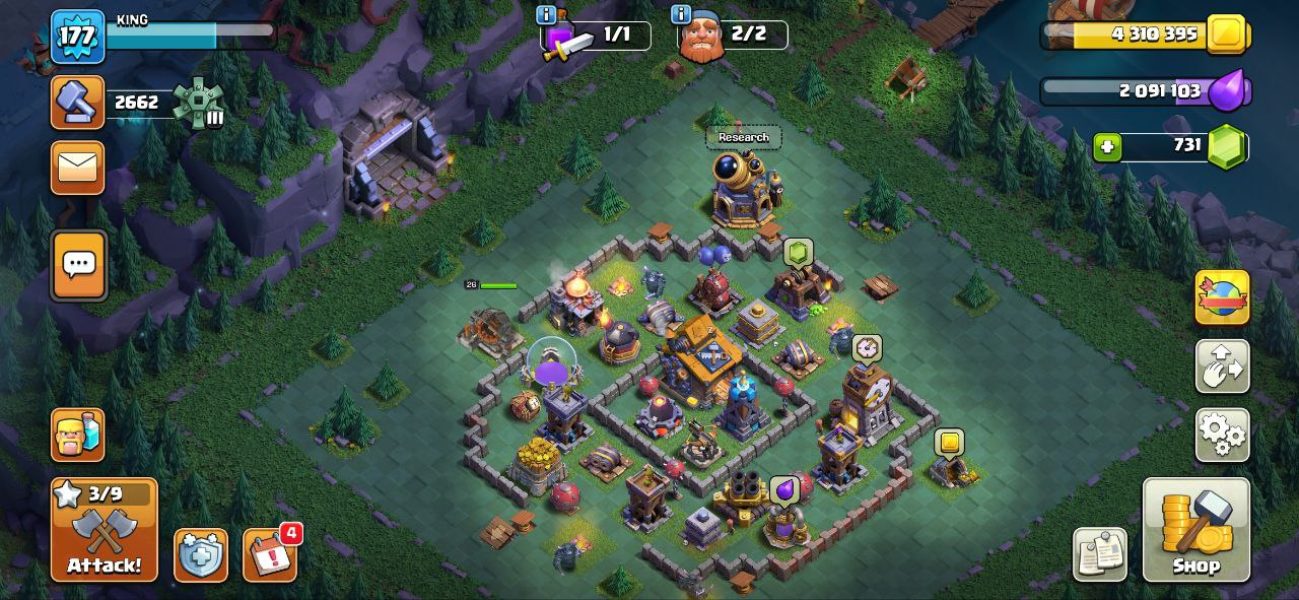Click the experience level 177 badge
The height and width of the screenshot is (600, 1299).
(77, 37)
